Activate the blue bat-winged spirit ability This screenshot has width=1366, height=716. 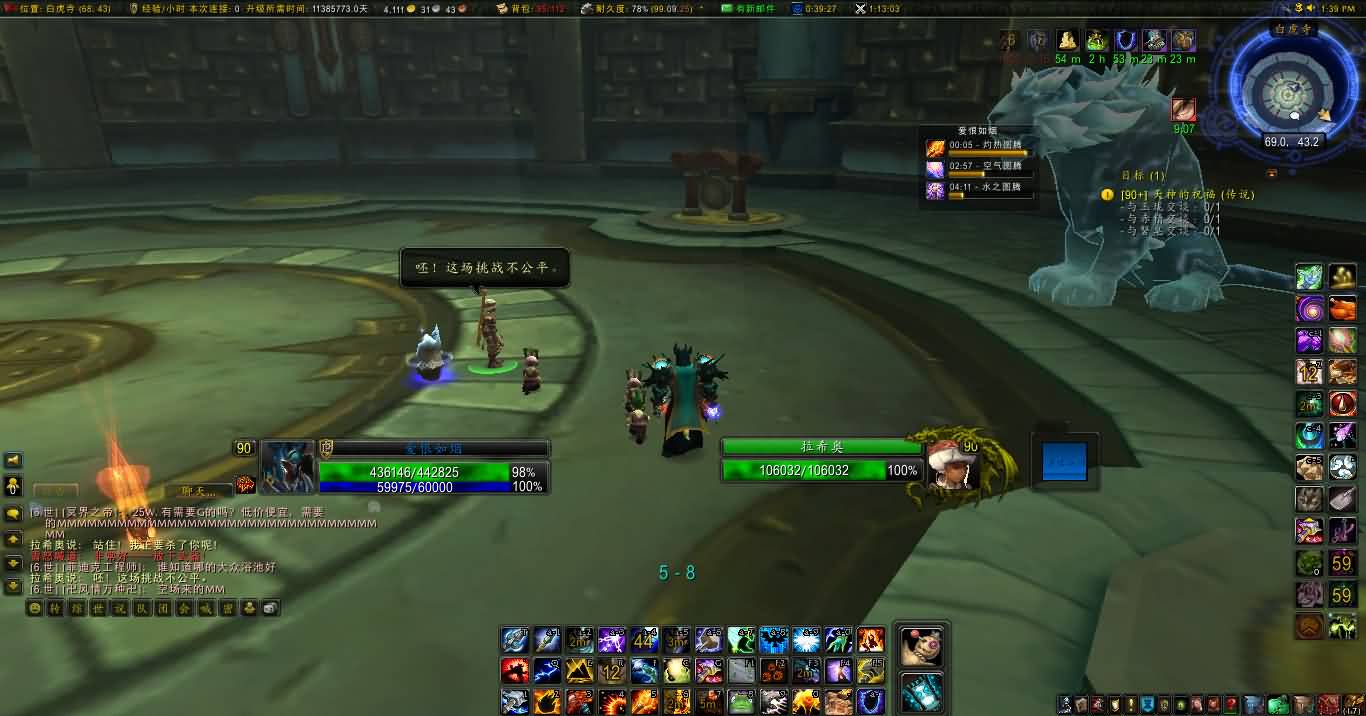click(774, 640)
